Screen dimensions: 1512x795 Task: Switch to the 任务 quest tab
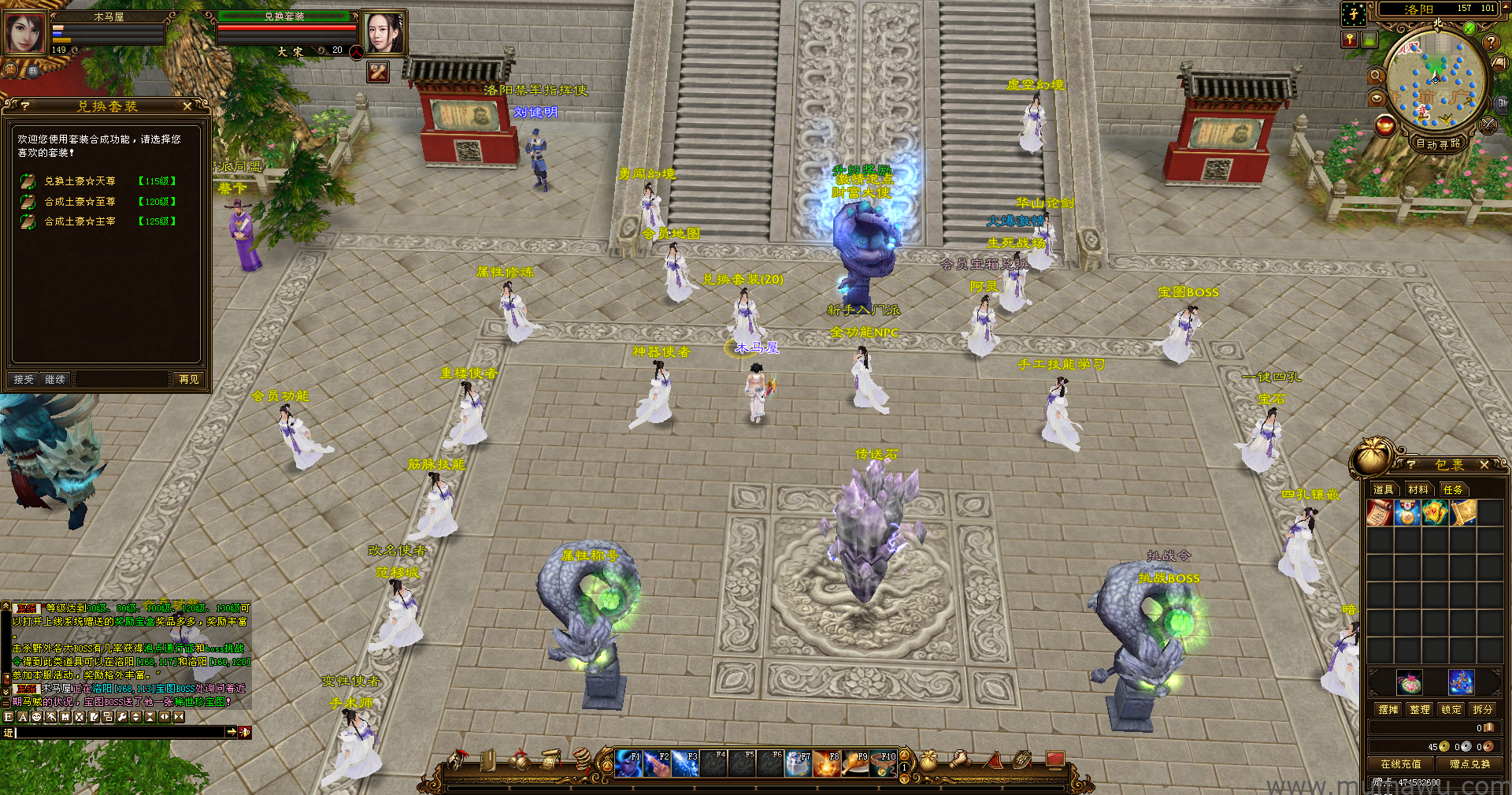1453,489
